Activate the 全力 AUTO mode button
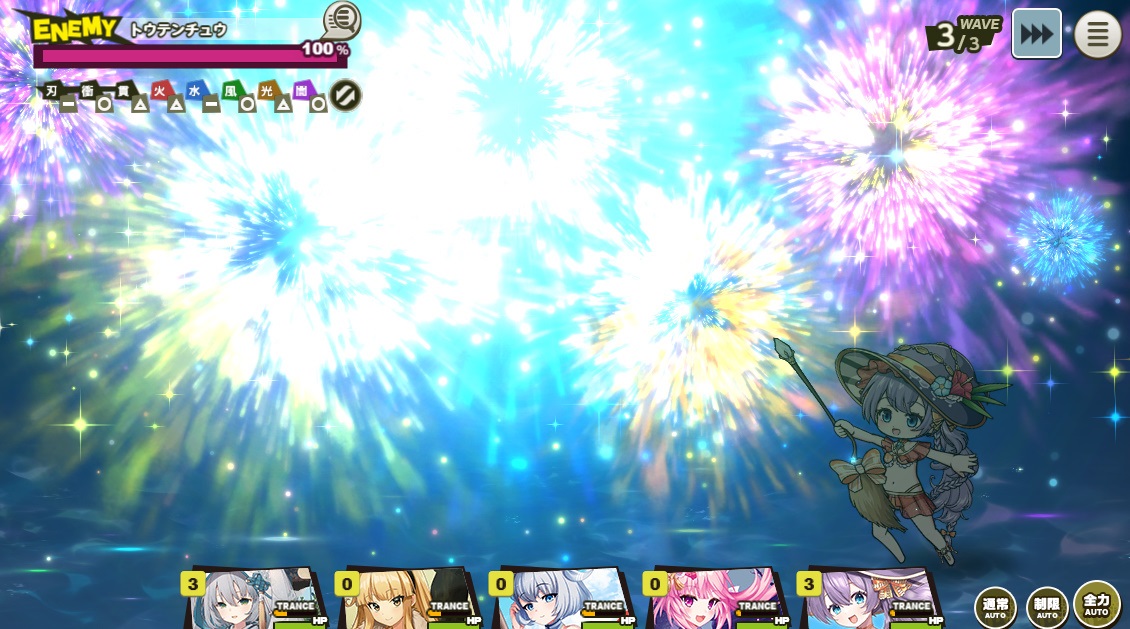 point(1097,604)
